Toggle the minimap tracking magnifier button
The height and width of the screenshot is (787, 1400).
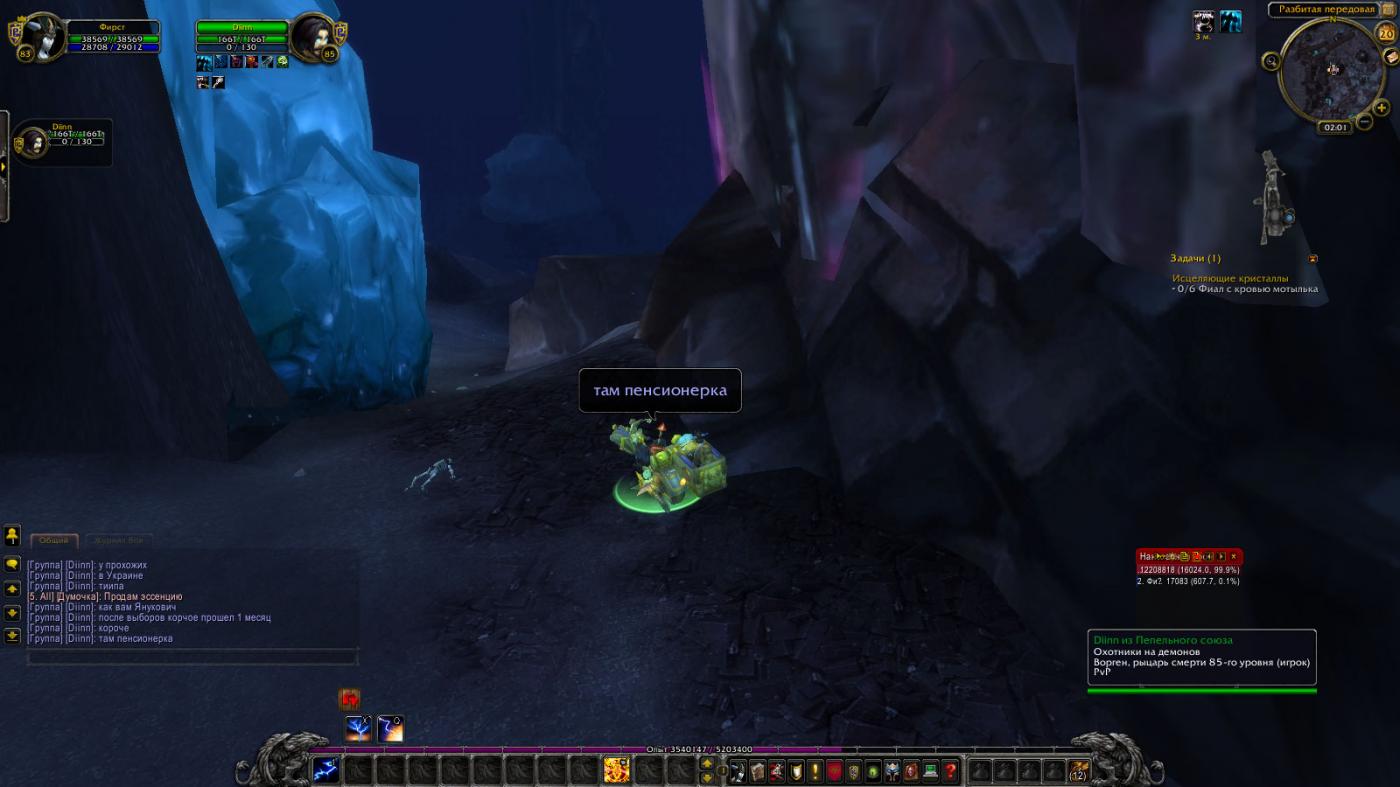[x=1271, y=62]
